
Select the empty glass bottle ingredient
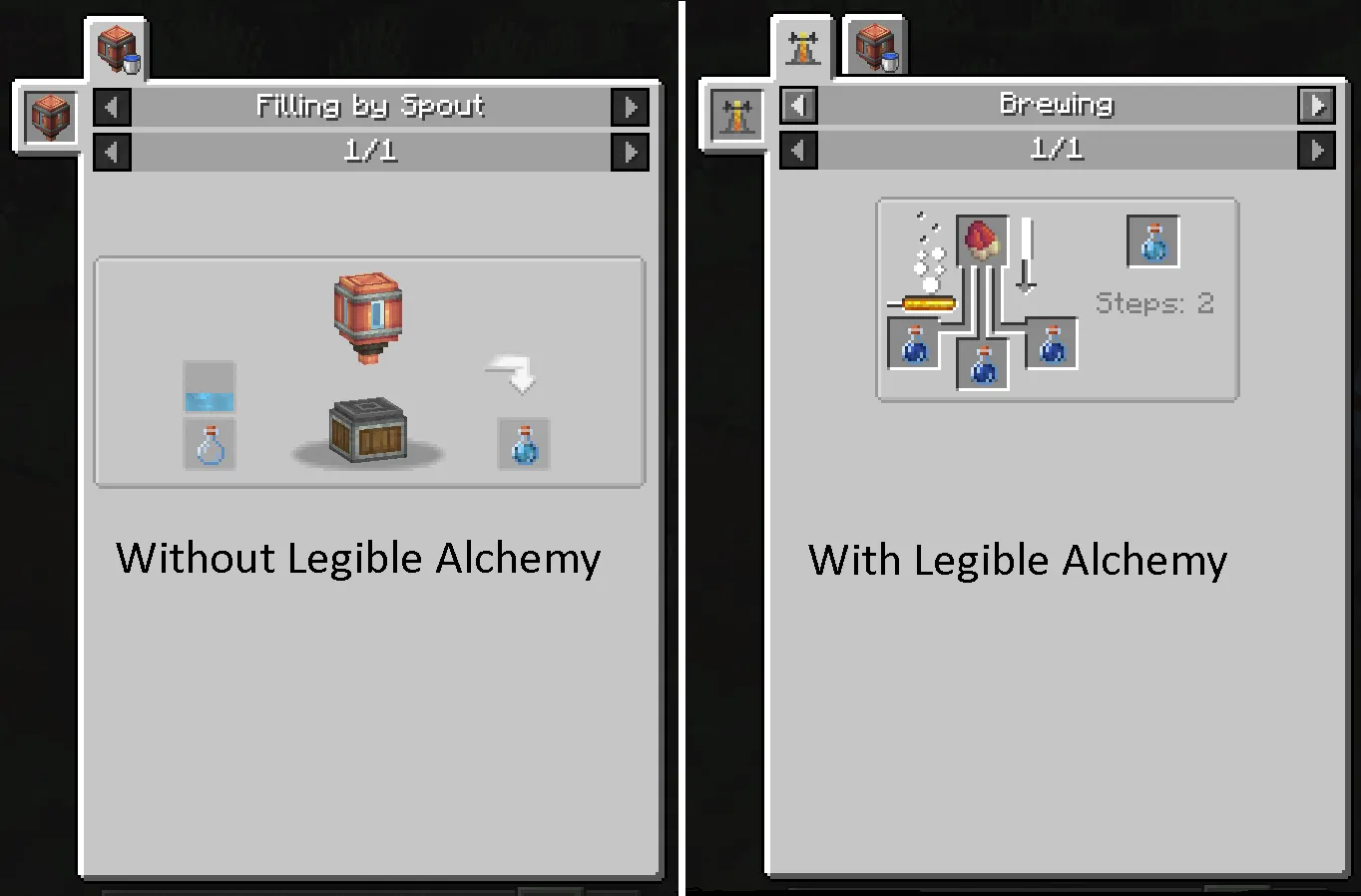click(x=210, y=444)
